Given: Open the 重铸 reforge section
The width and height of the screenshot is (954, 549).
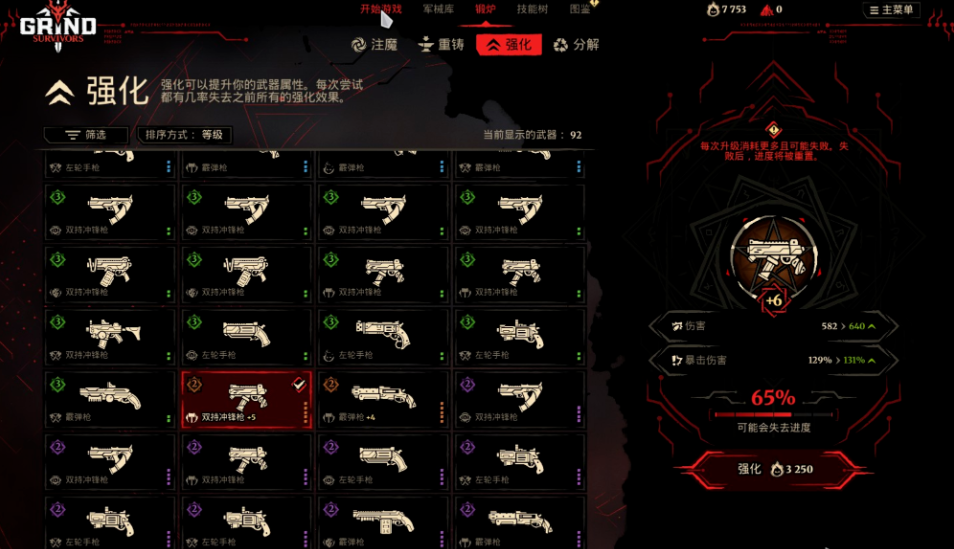Looking at the screenshot, I should click(x=441, y=45).
